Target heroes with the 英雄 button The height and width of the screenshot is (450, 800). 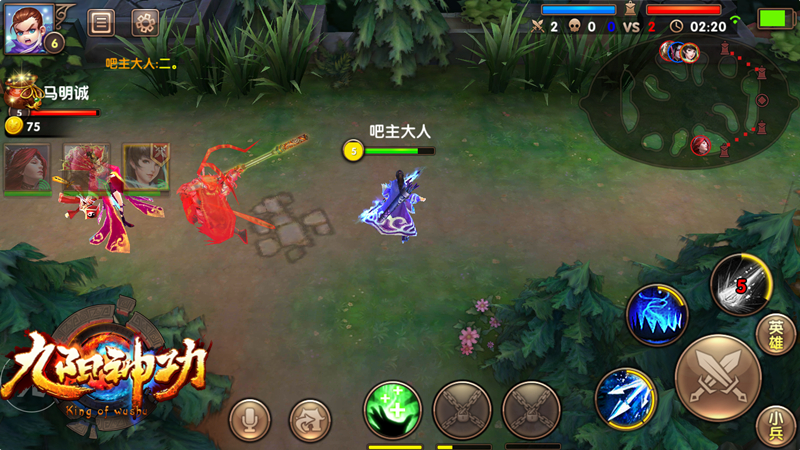776,335
